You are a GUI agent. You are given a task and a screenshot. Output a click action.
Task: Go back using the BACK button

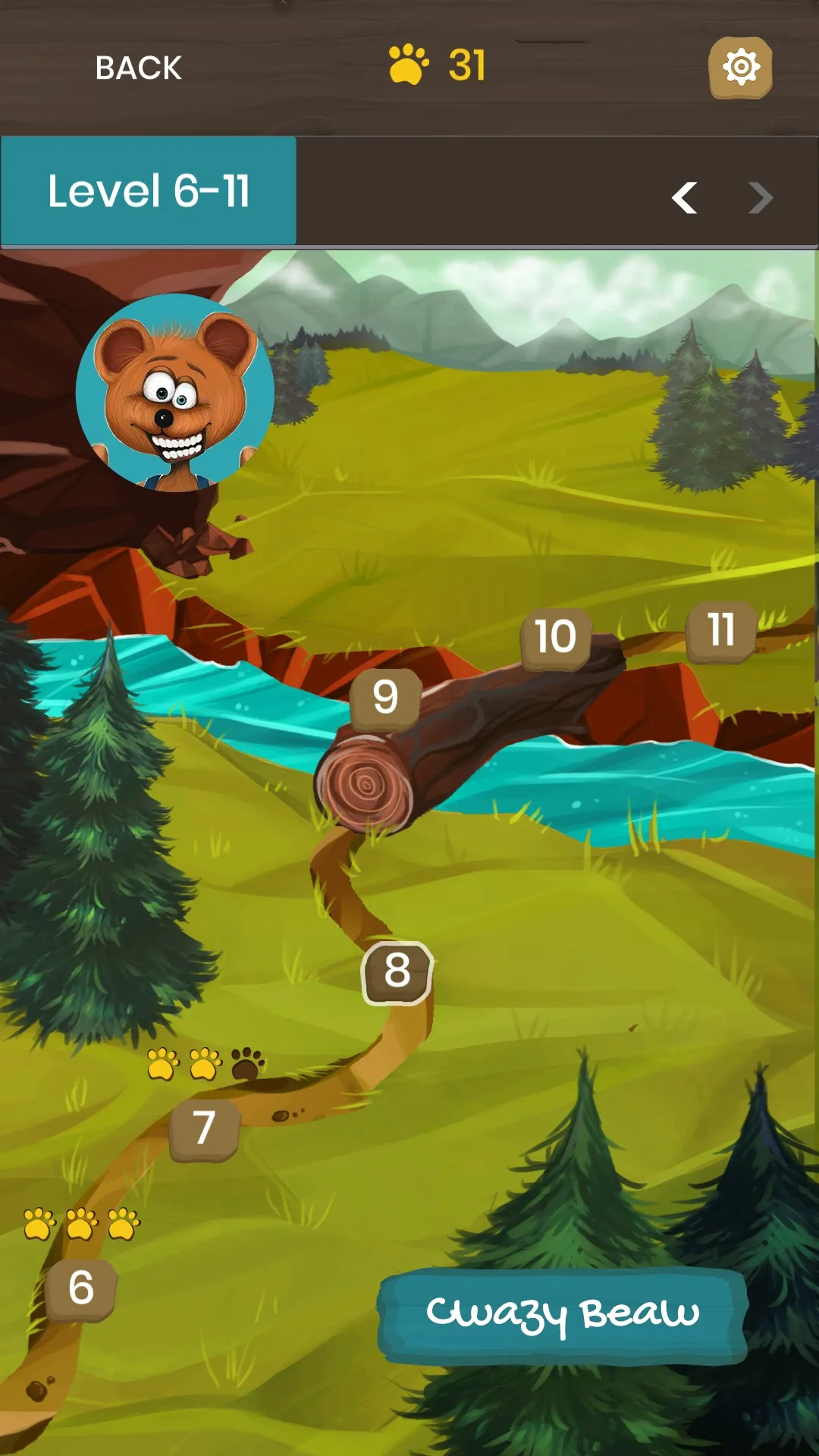138,68
